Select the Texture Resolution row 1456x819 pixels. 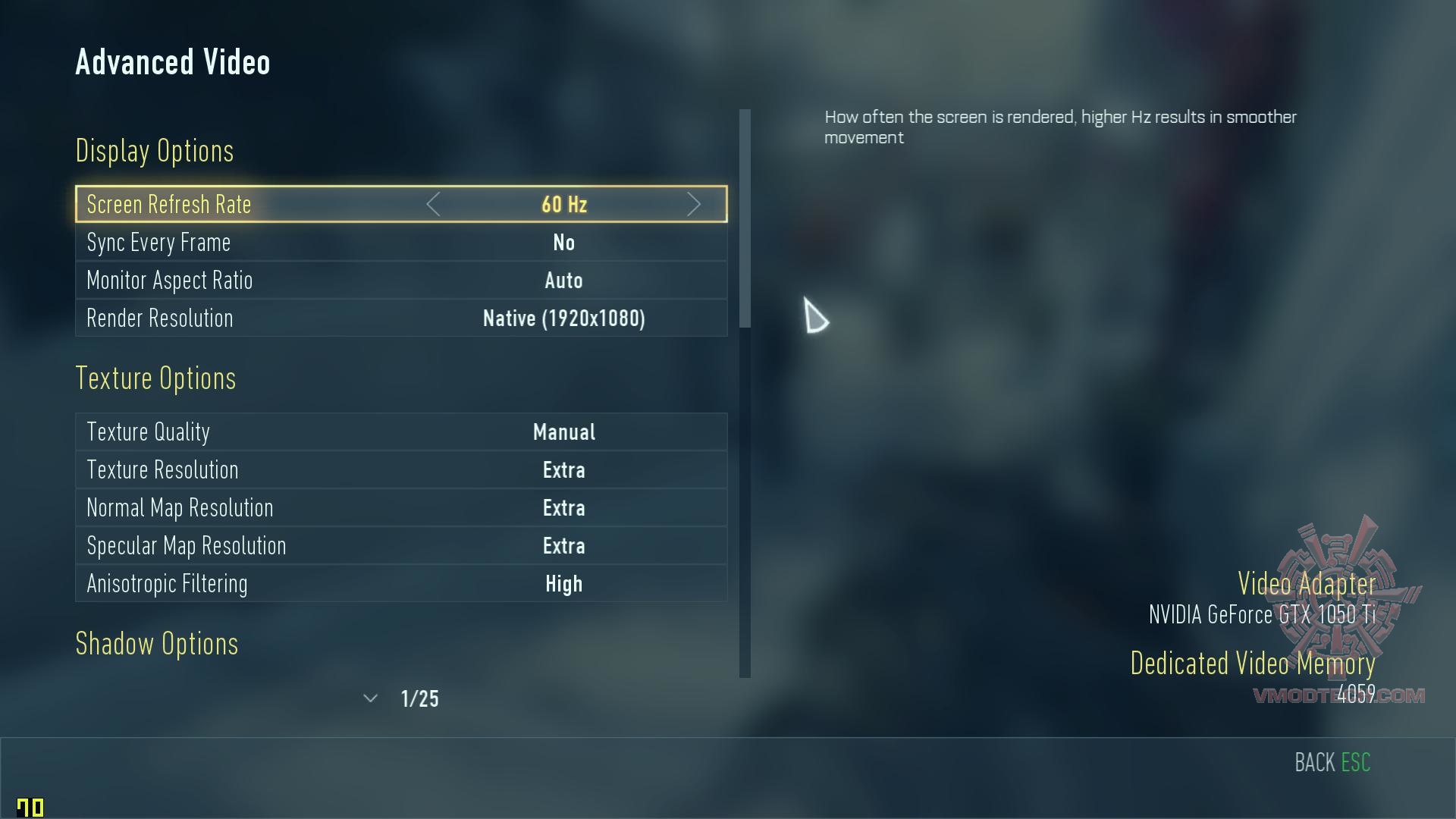tap(400, 470)
